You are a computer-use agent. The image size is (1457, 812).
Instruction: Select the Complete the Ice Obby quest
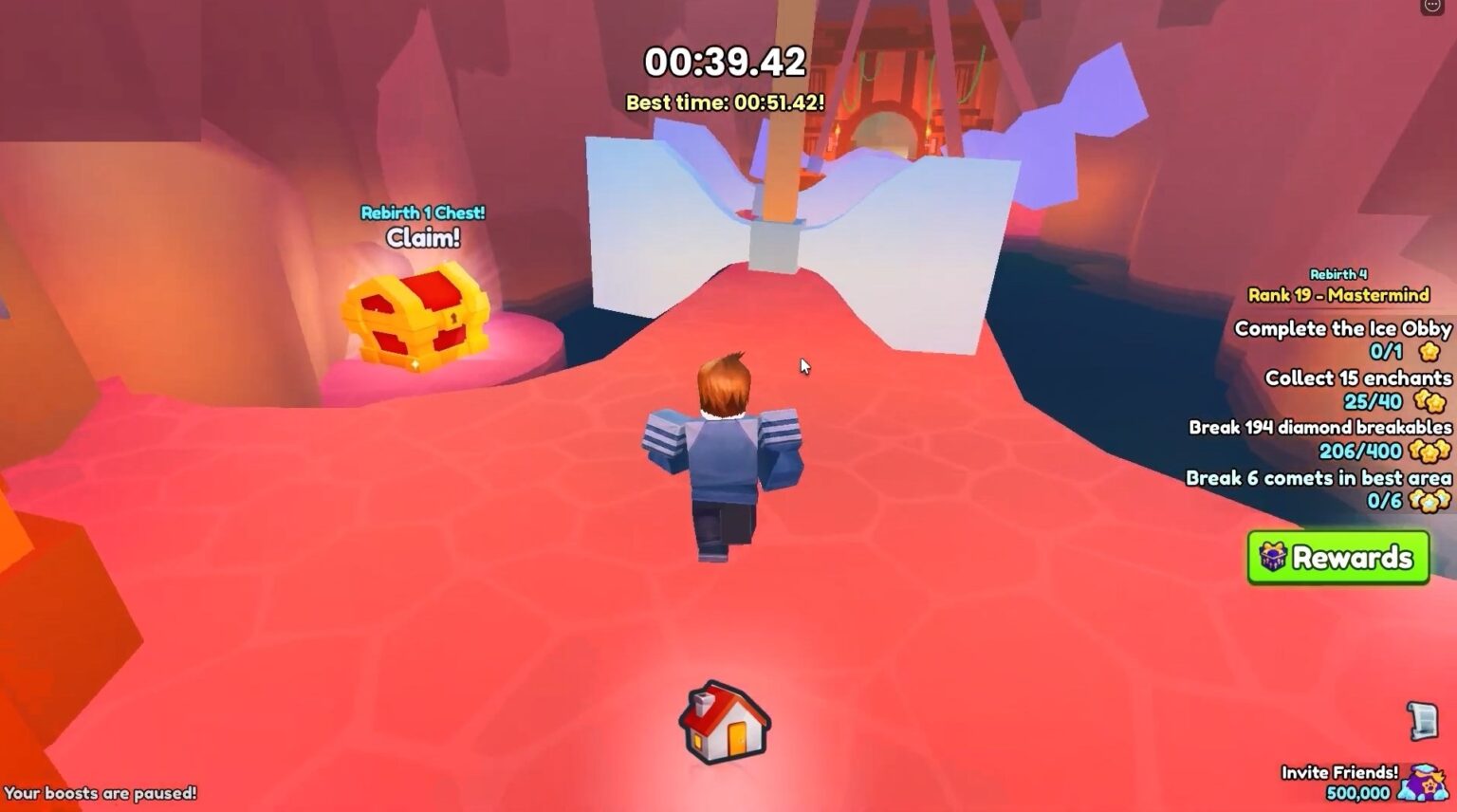tap(1341, 329)
